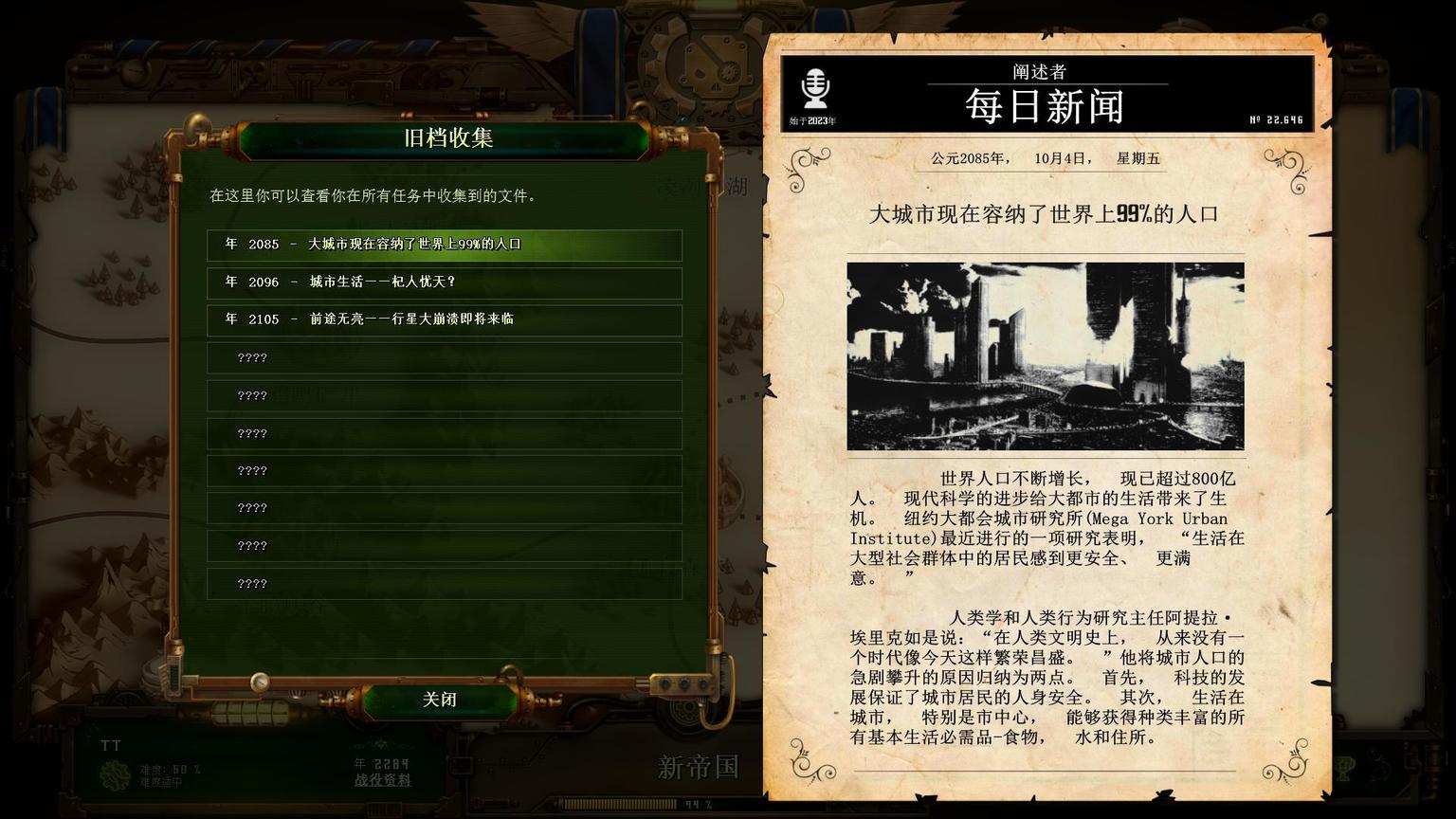
Task: Click the issue number Nº 22.646
Action: tap(1275, 118)
